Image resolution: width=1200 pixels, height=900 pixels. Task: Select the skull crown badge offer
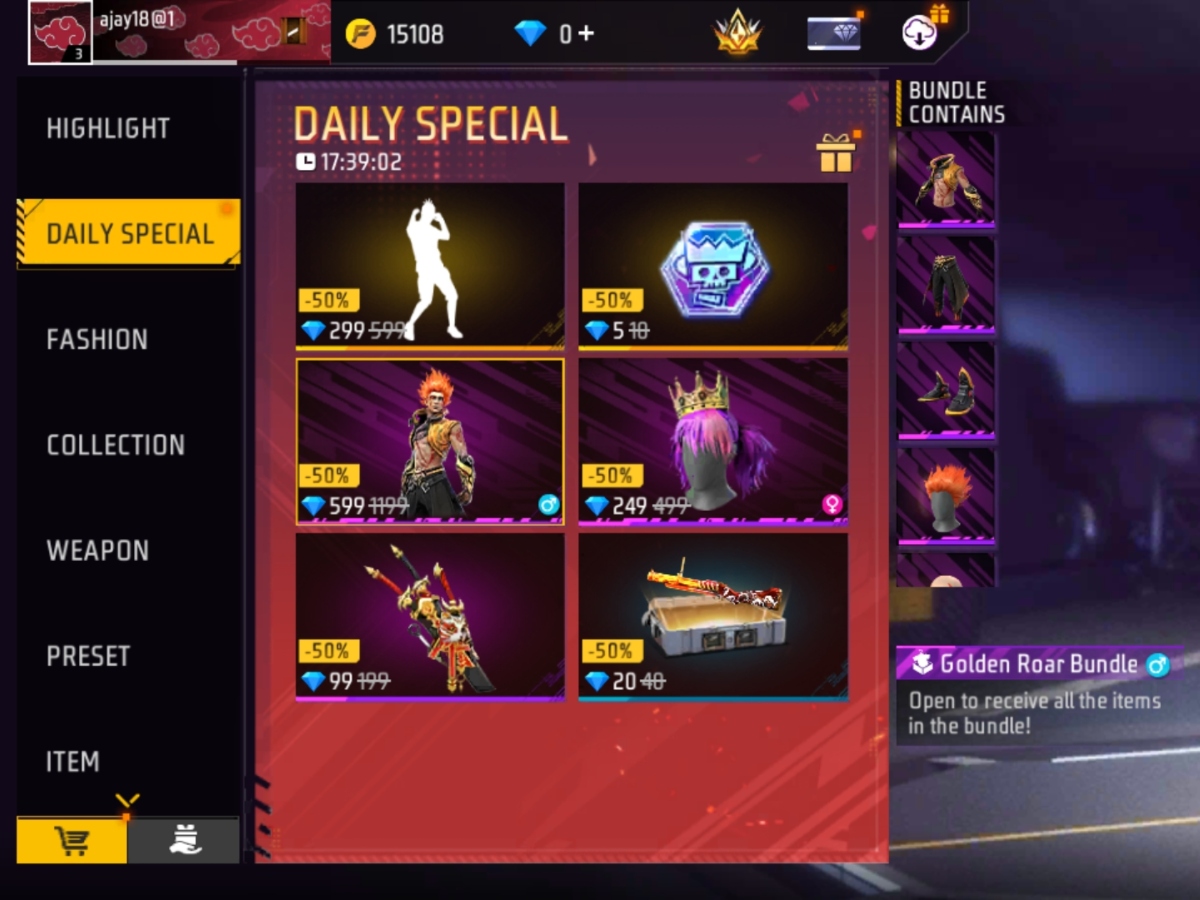[713, 266]
